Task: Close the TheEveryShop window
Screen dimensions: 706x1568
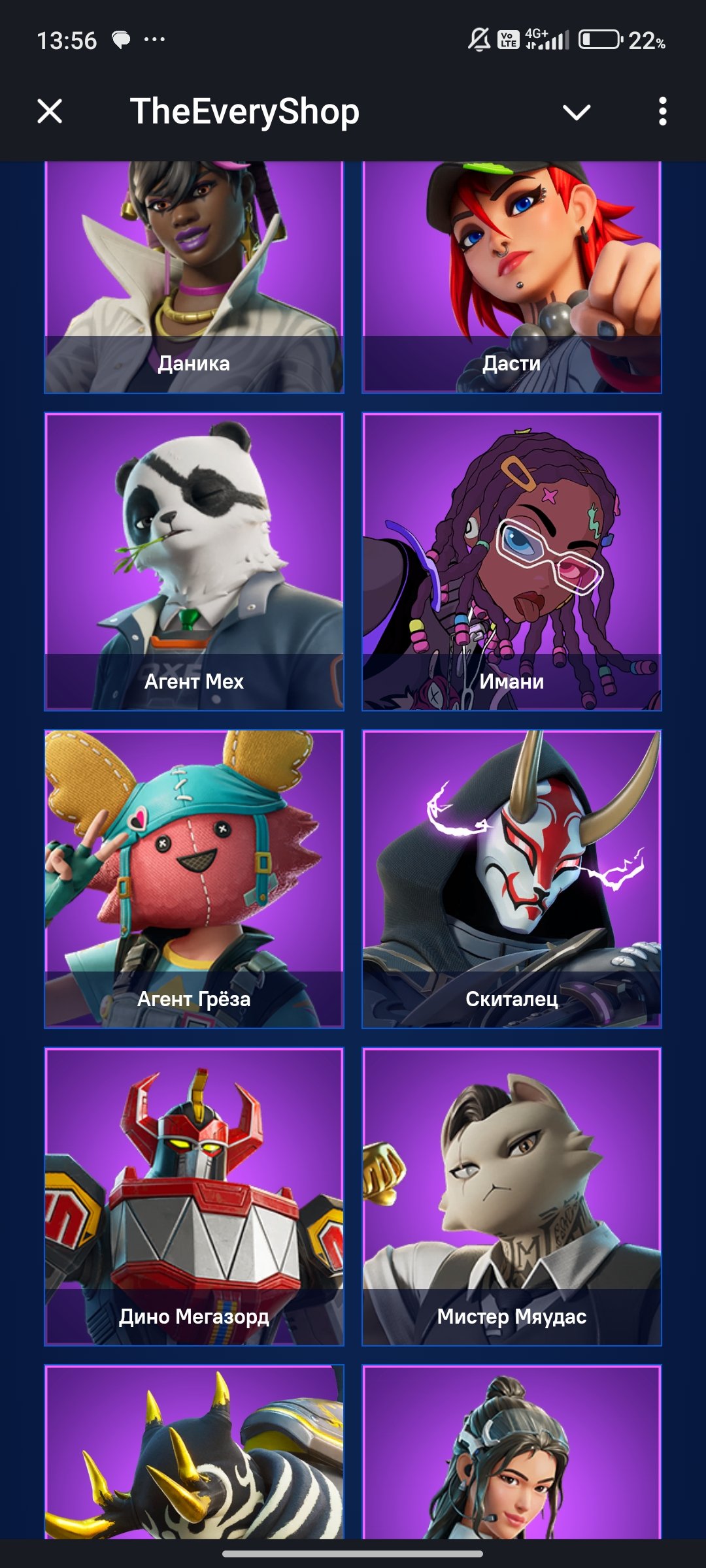Action: click(50, 111)
